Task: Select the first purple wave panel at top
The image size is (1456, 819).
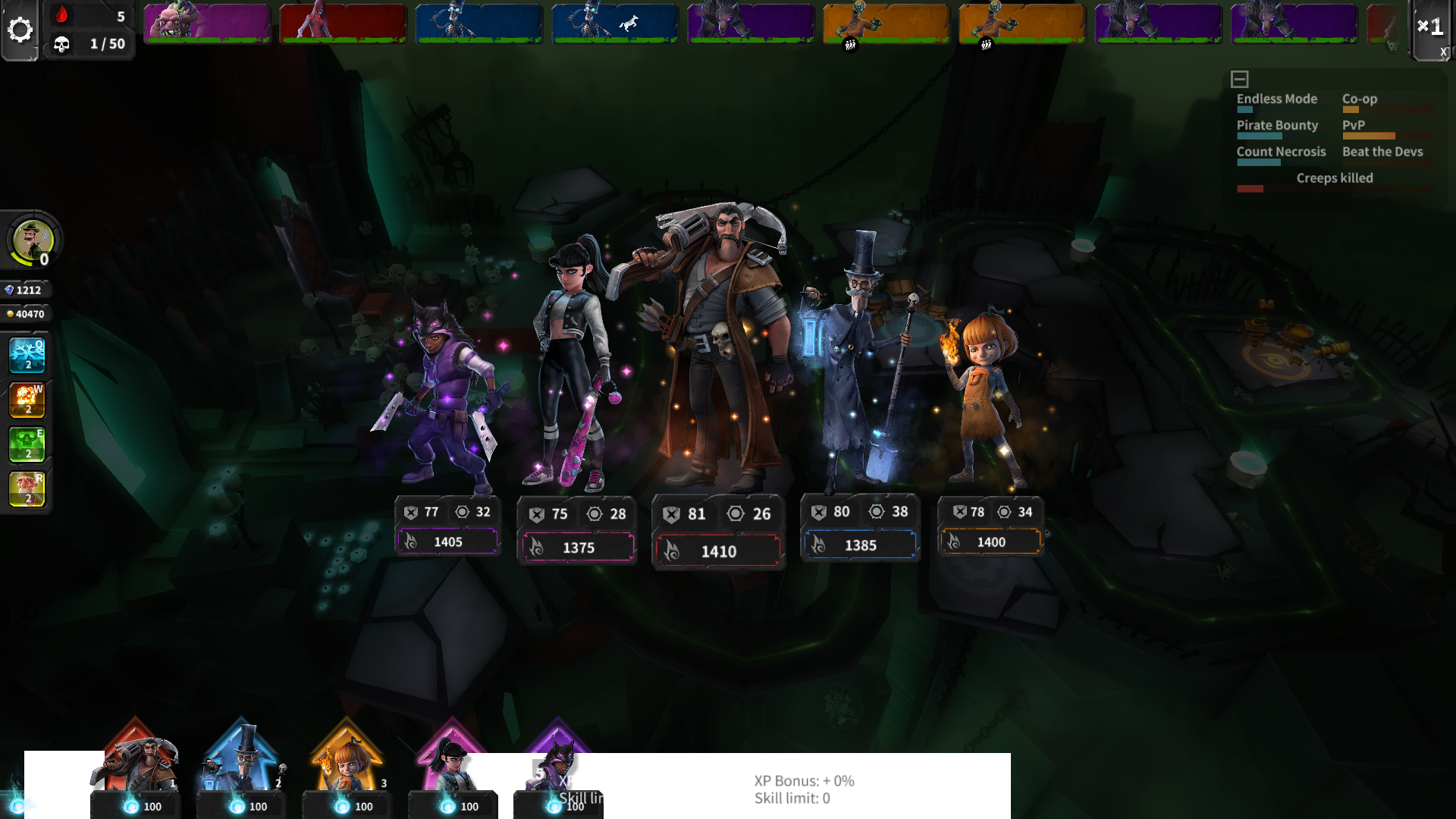Action: (206, 24)
